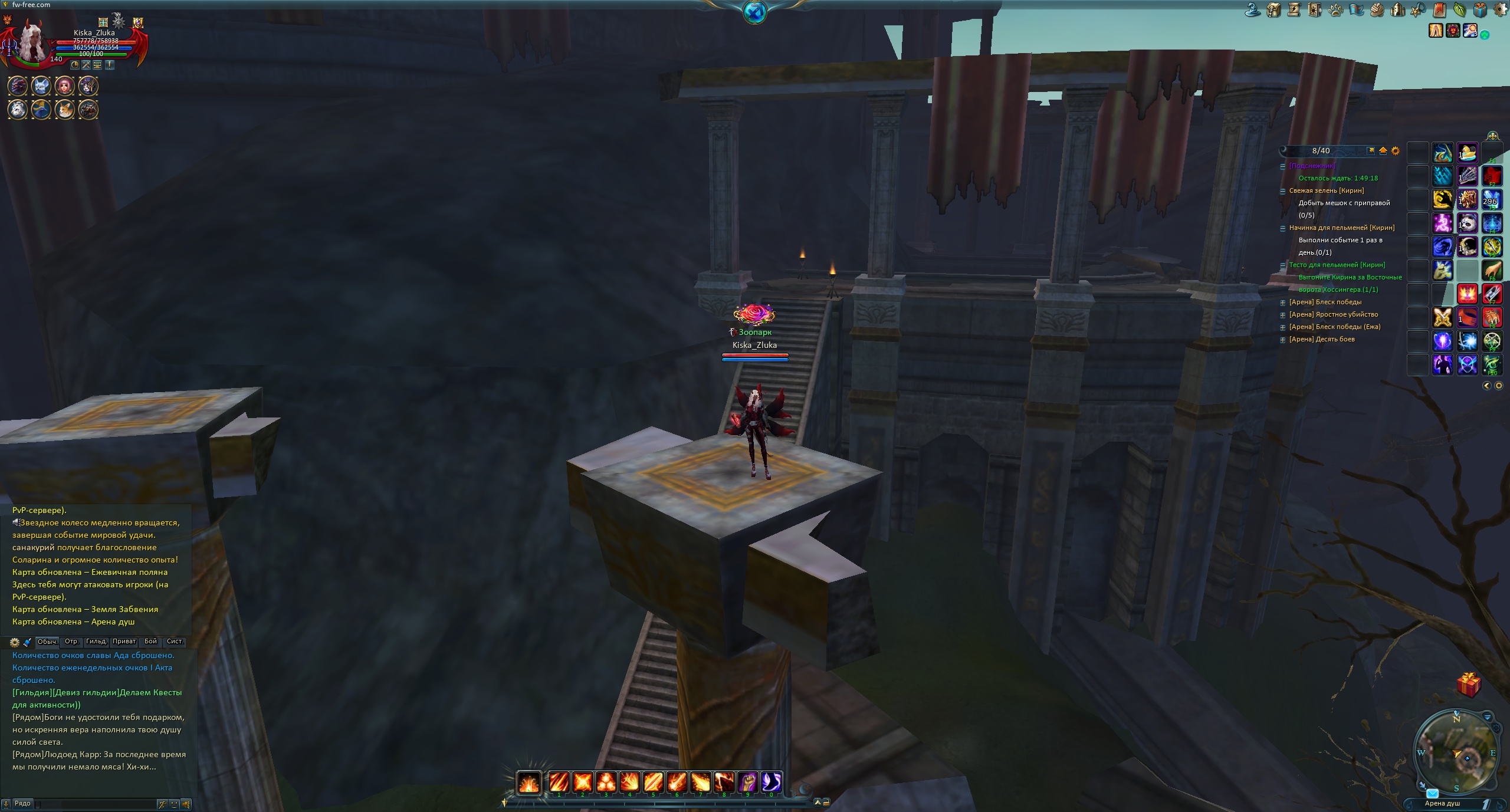Use the rubber duck item slot
This screenshot has width=1510, height=812.
(x=1468, y=153)
